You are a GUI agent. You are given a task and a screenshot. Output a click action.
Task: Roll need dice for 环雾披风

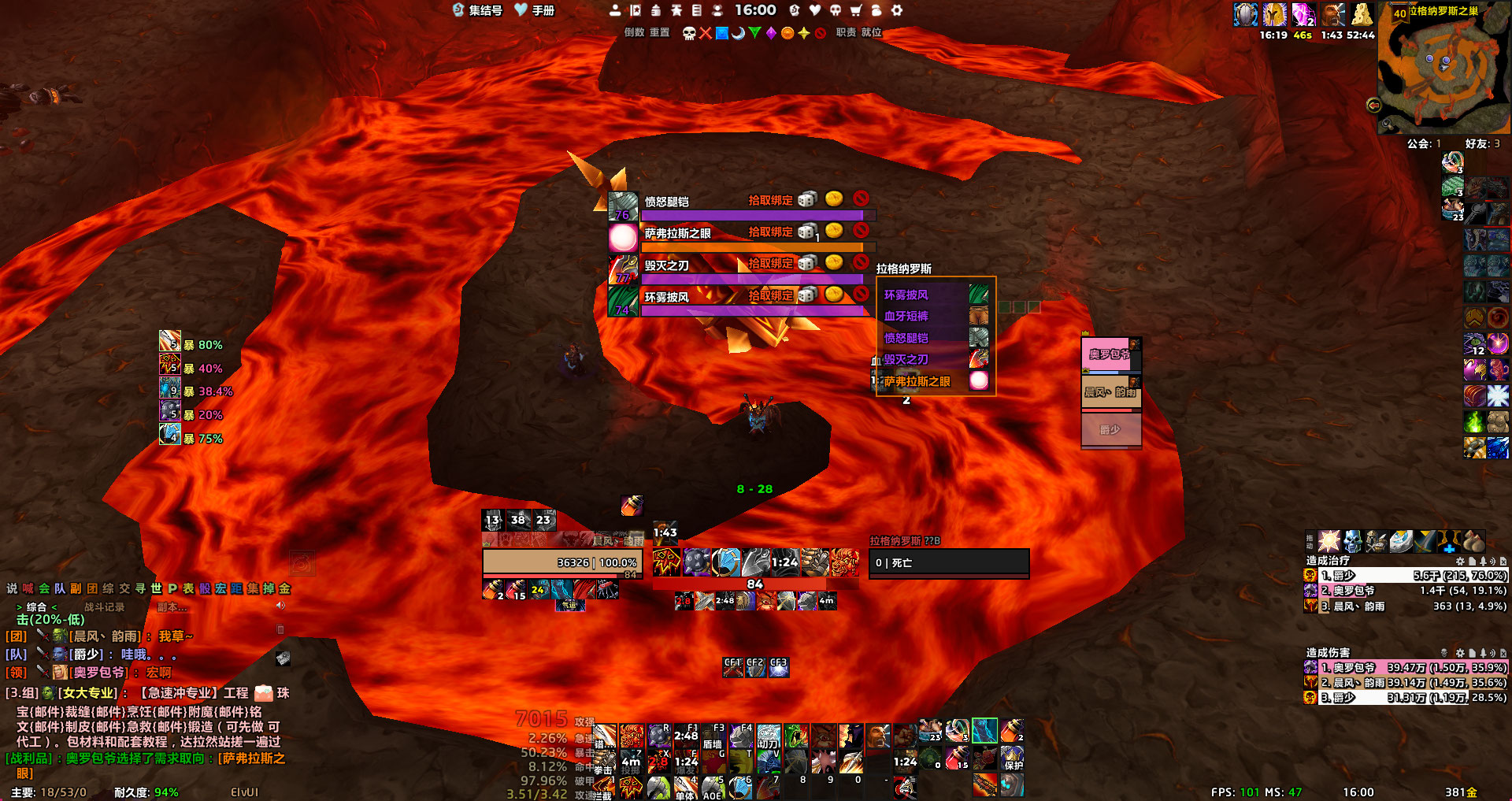(x=806, y=295)
